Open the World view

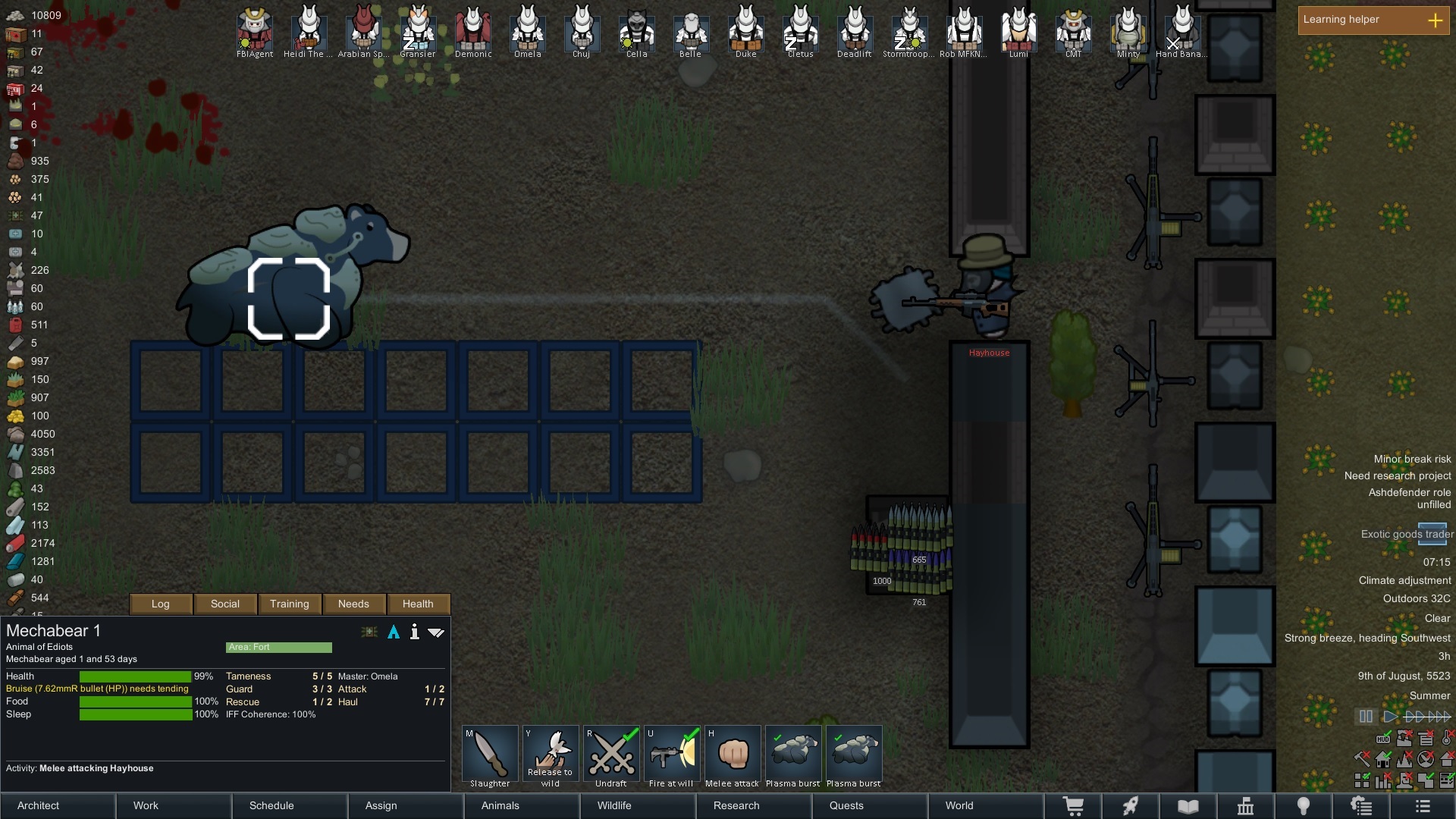959,805
